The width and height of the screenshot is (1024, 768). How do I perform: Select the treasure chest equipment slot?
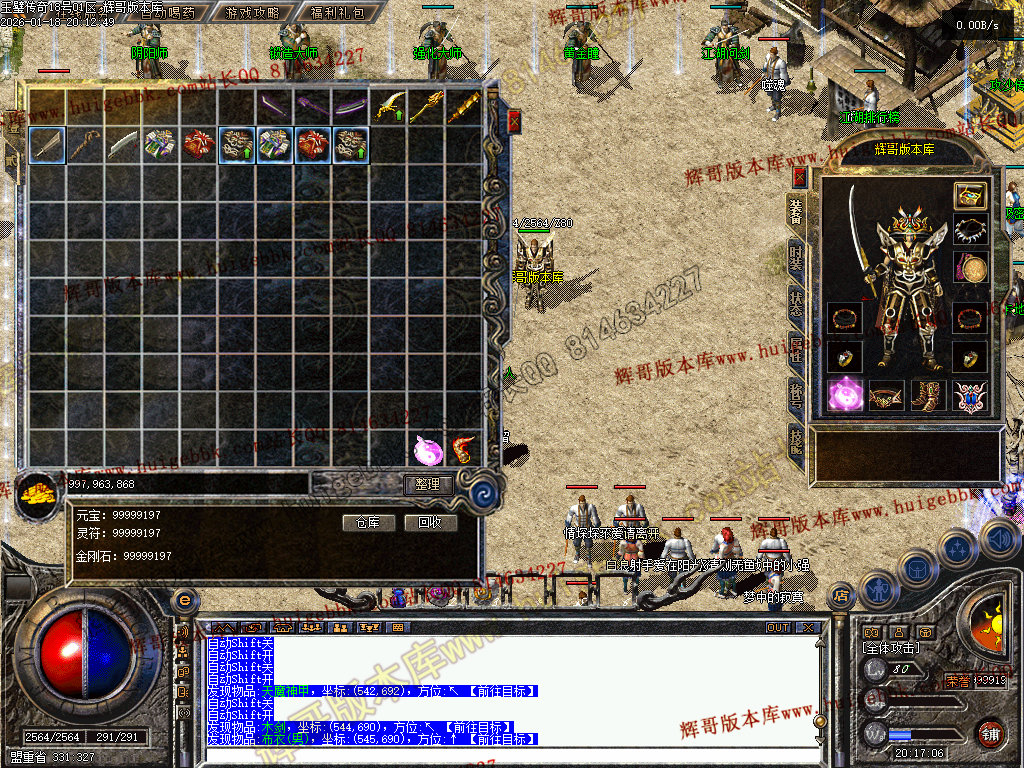[x=969, y=195]
